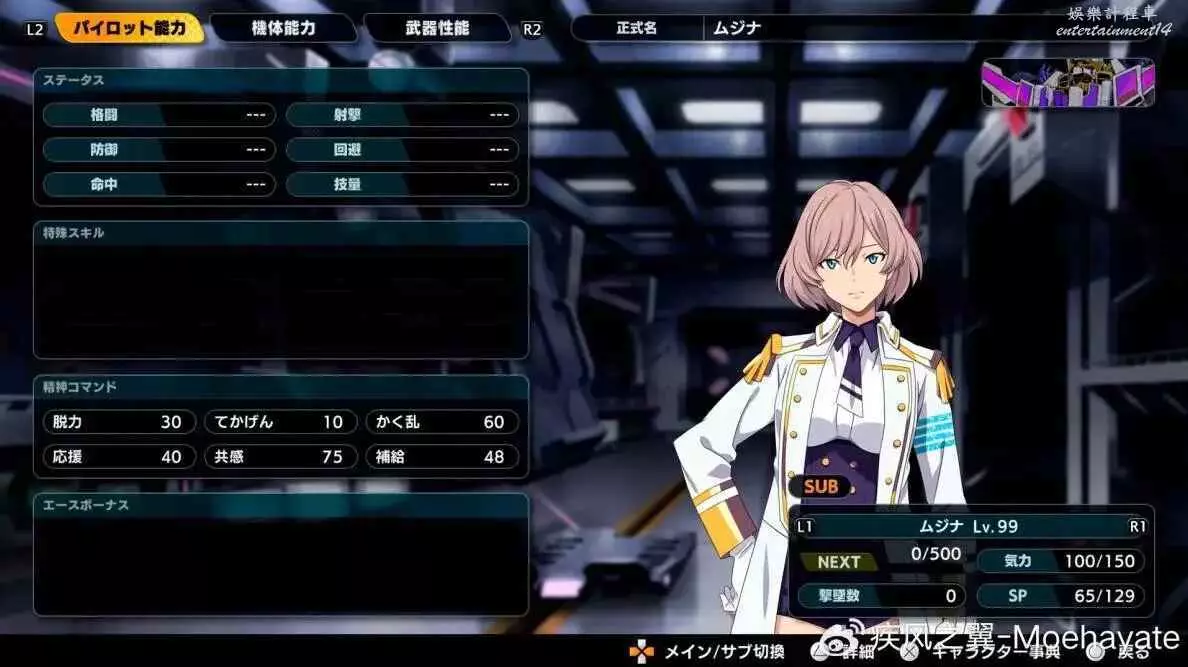The height and width of the screenshot is (667, 1188).
Task: Select the 脱力 spirit command
Action: [118, 422]
